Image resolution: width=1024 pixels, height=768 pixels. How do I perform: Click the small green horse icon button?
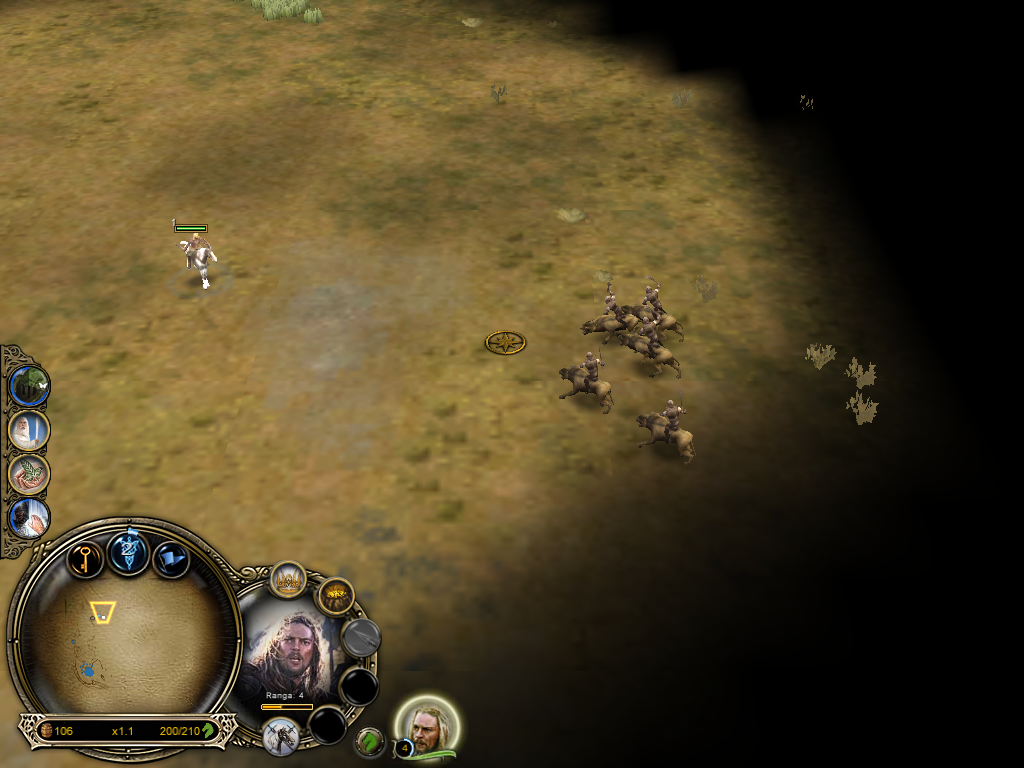click(370, 742)
